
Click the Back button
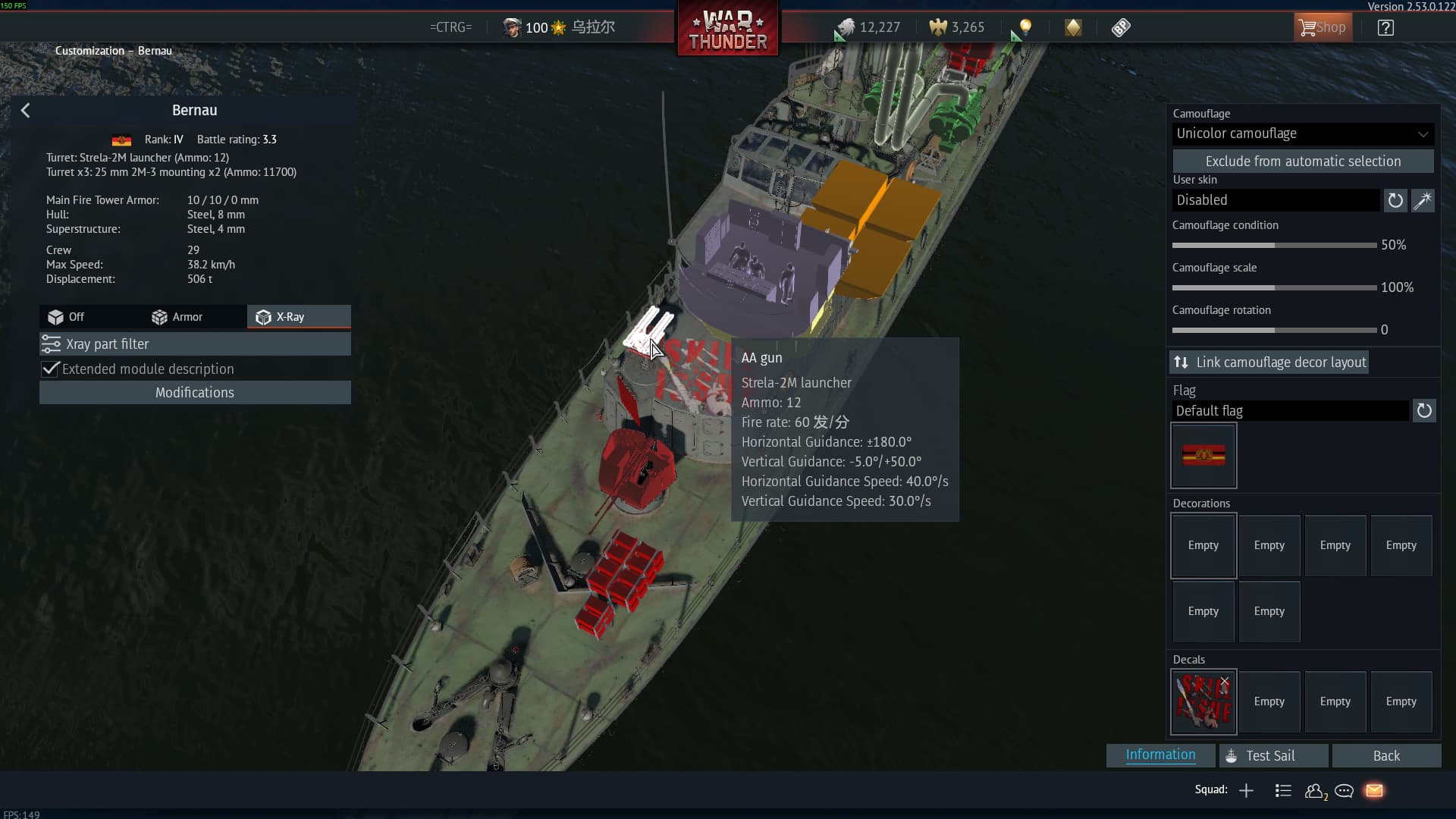[x=1386, y=756]
